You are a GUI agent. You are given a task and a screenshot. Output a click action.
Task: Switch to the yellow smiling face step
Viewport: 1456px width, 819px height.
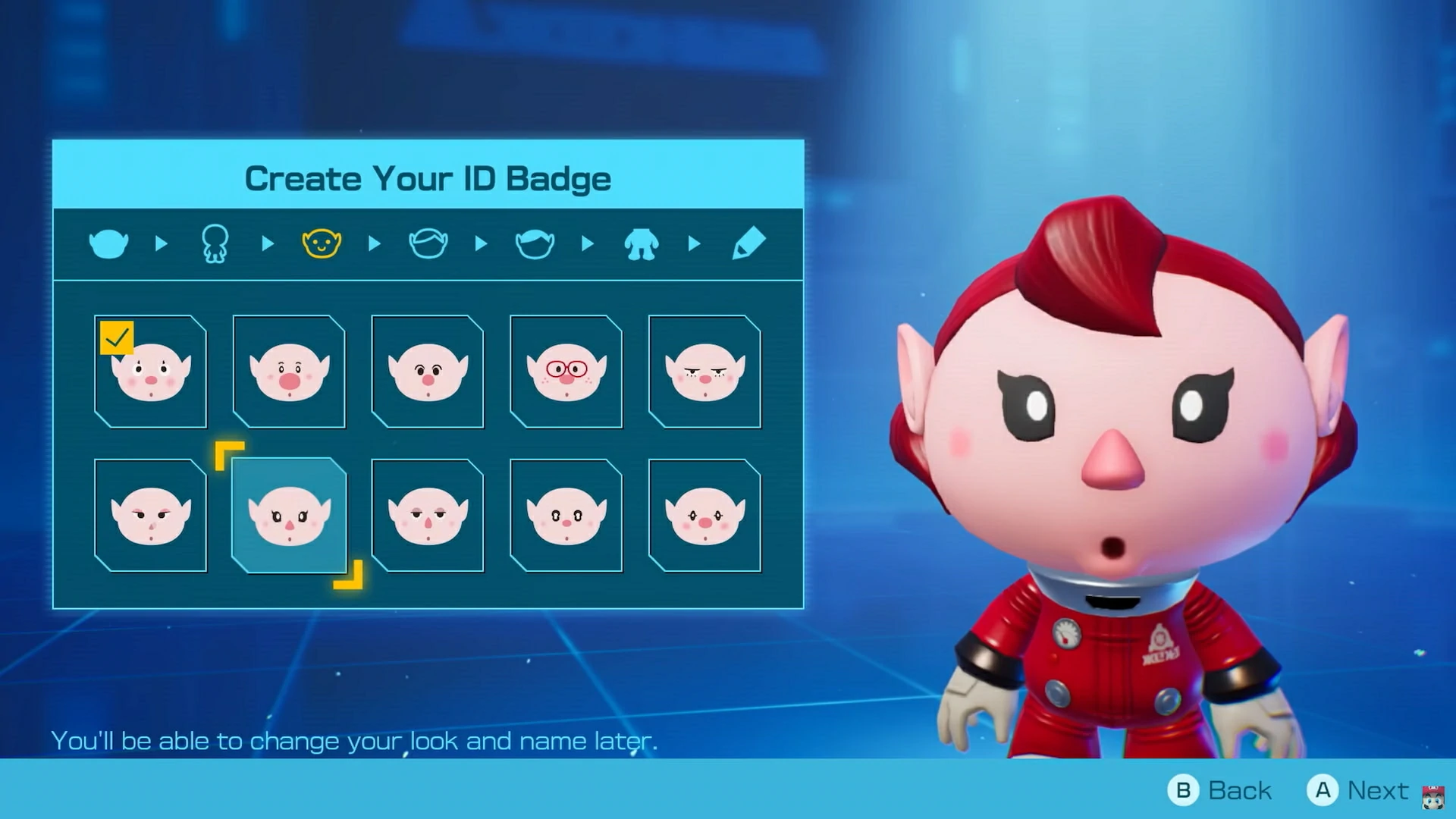(322, 244)
